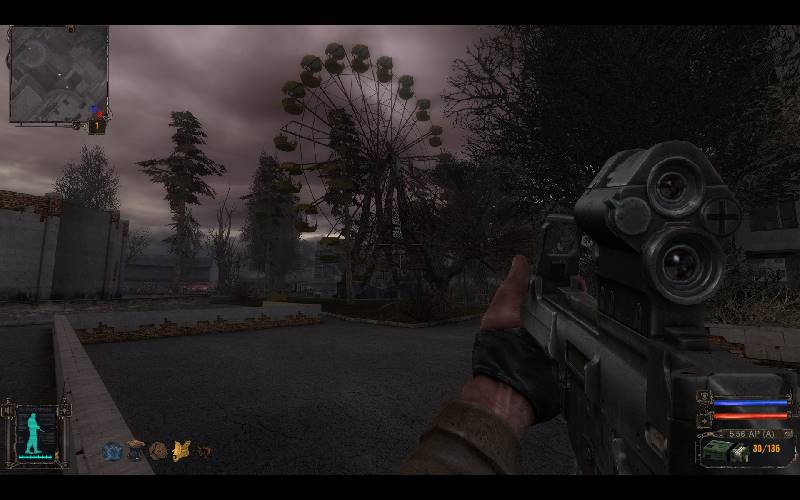Click the contact counter below the minimap

click(97, 126)
